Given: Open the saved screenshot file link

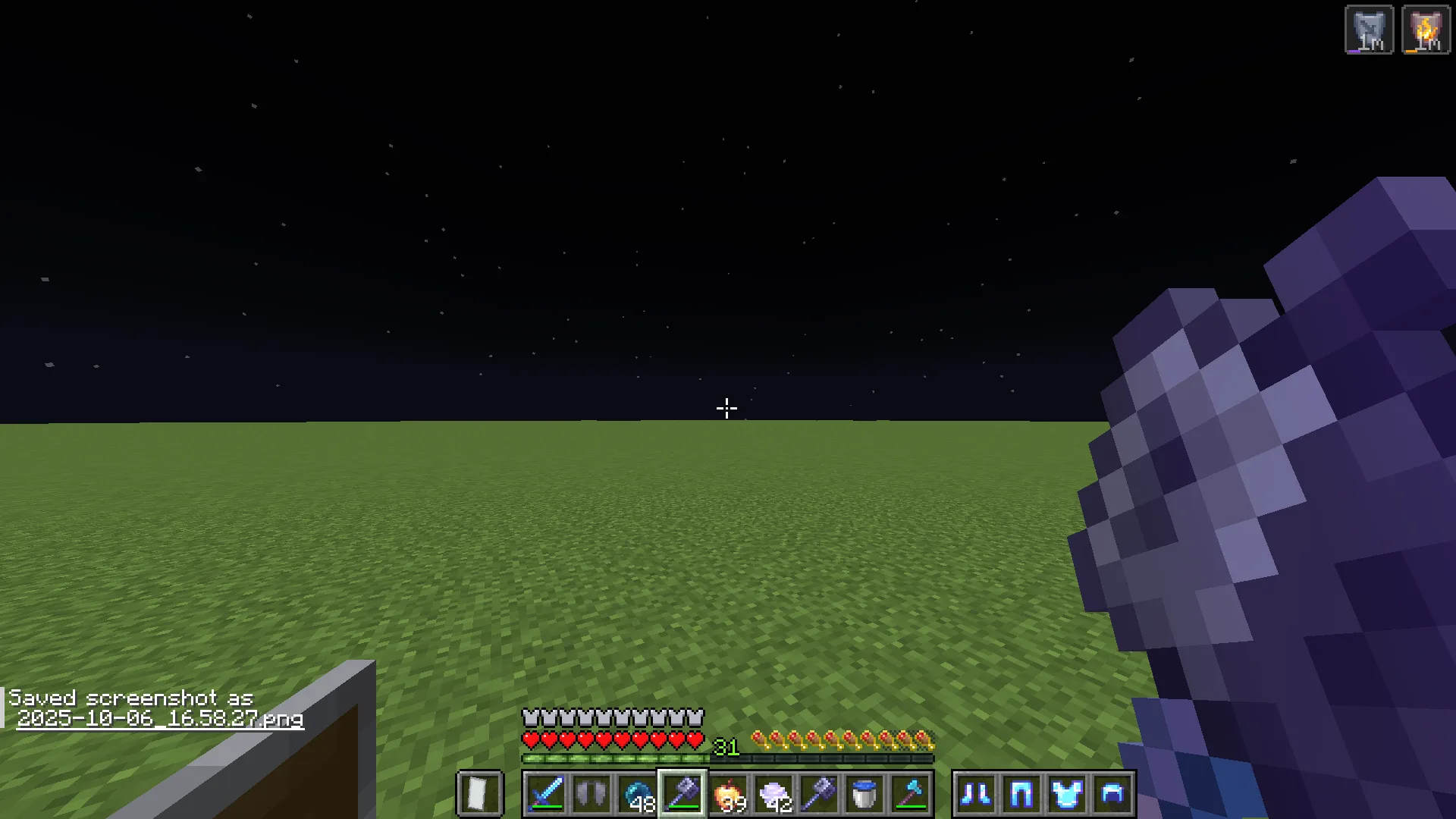Looking at the screenshot, I should point(160,718).
